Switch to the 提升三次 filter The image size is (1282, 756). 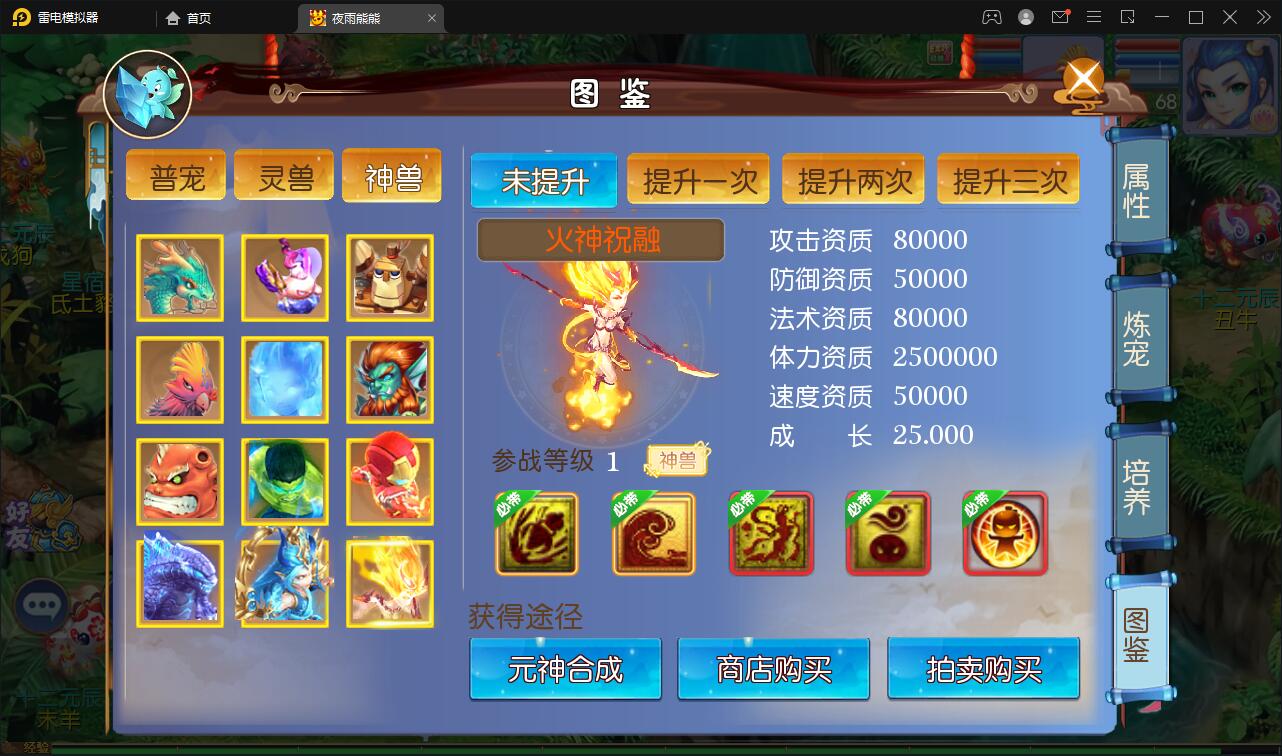pos(1007,180)
